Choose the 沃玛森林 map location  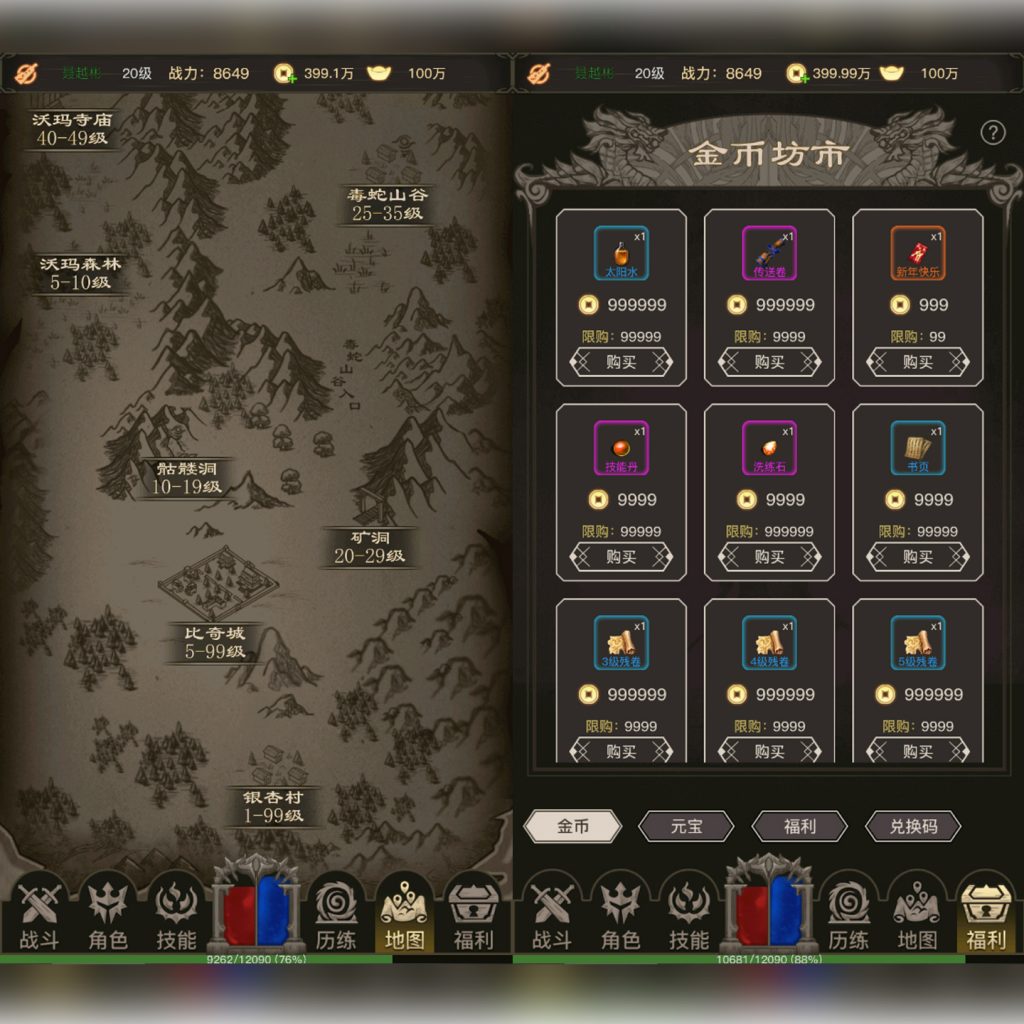(80, 273)
